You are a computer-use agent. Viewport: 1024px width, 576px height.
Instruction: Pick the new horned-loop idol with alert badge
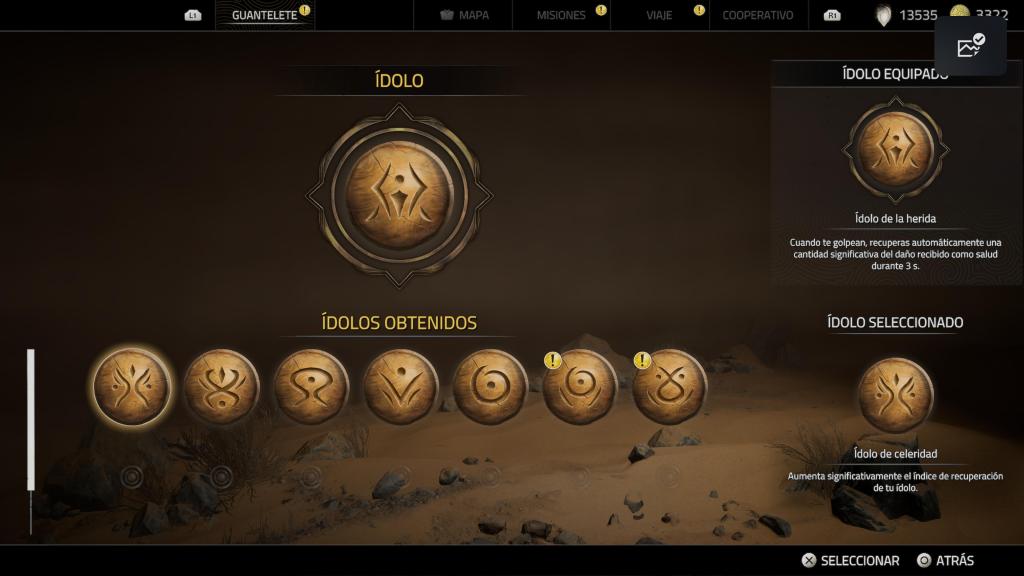point(670,387)
